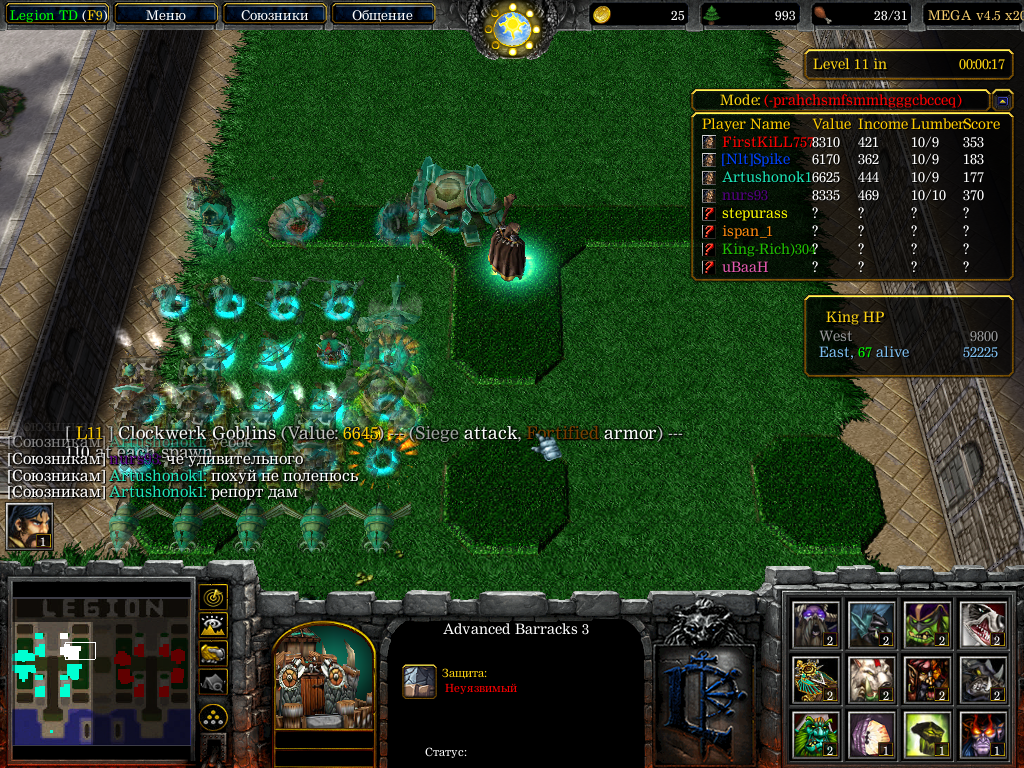
Task: Toggle minimap terrain display
Action: pyautogui.click(x=213, y=625)
